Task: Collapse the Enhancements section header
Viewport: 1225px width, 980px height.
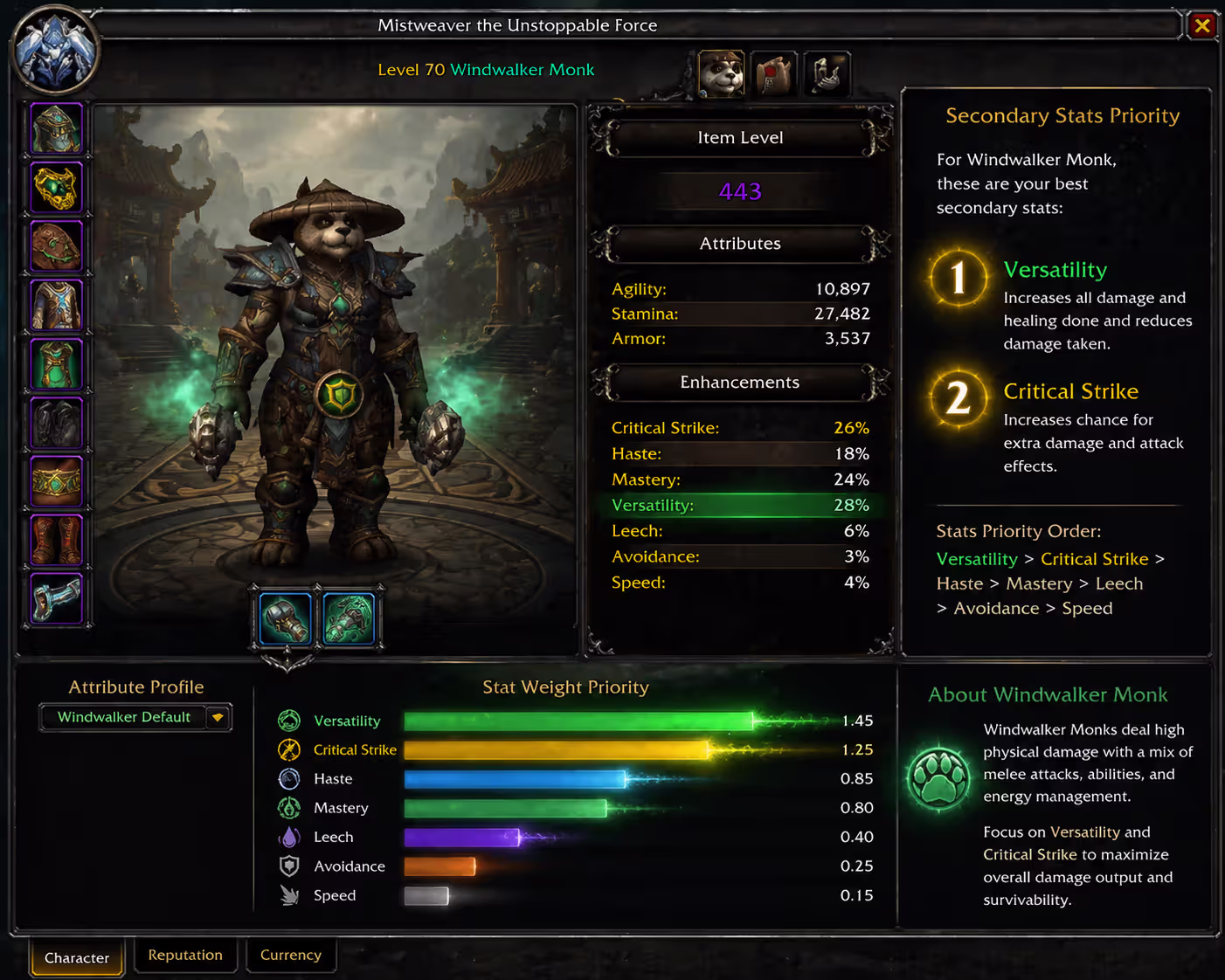Action: coord(740,383)
